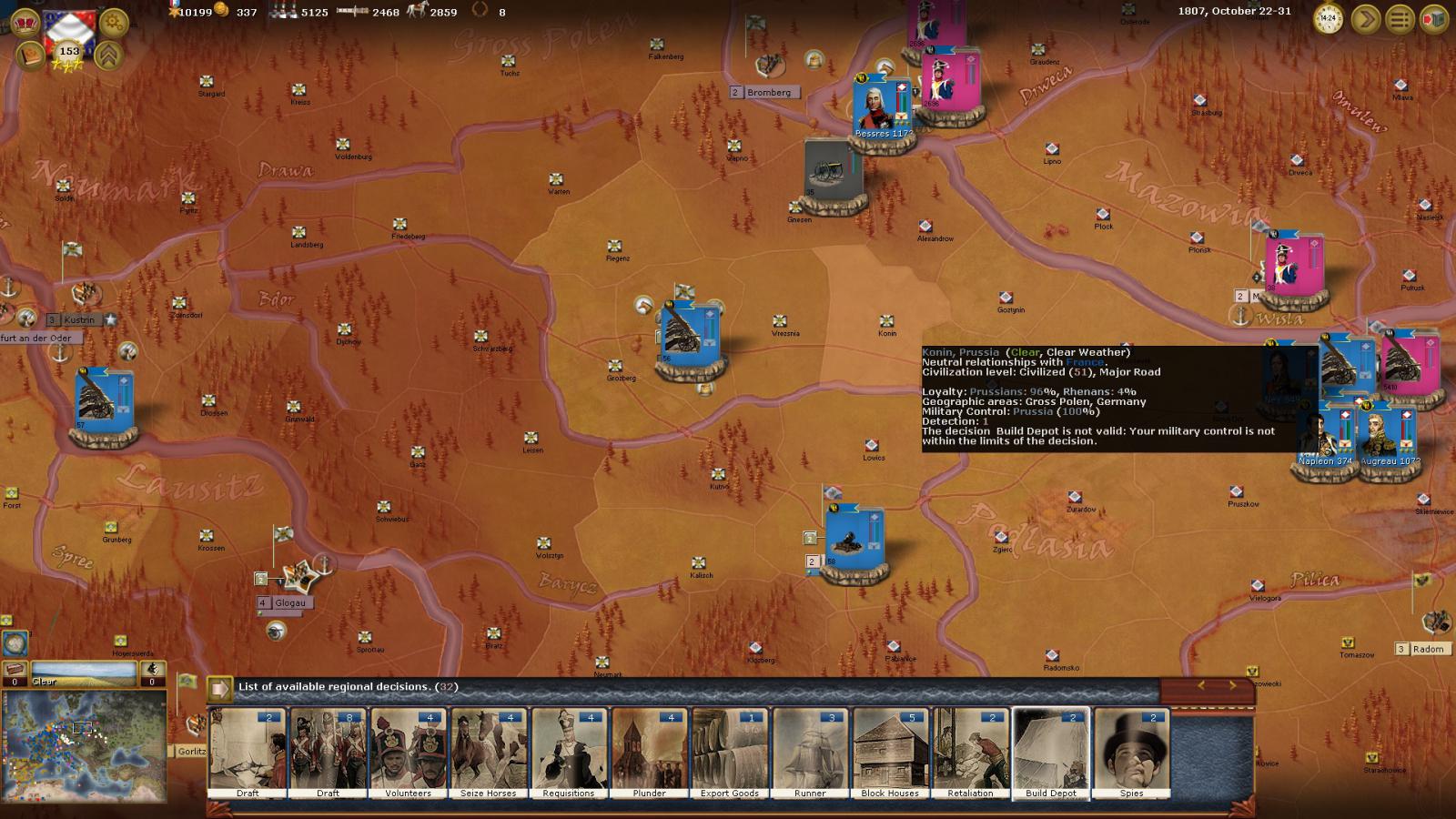Choose the Seize Horses decision card
This screenshot has height=819, width=1456.
click(489, 753)
